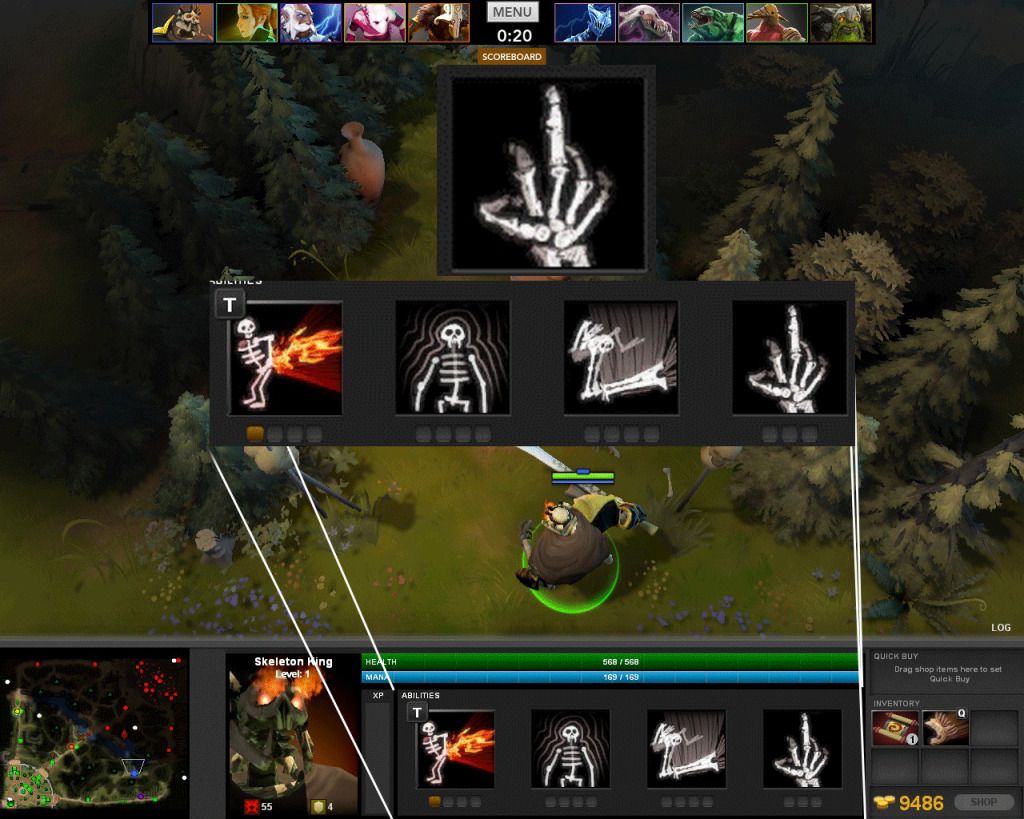
Task: Select the Windranger hero portrait
Action: click(x=246, y=22)
